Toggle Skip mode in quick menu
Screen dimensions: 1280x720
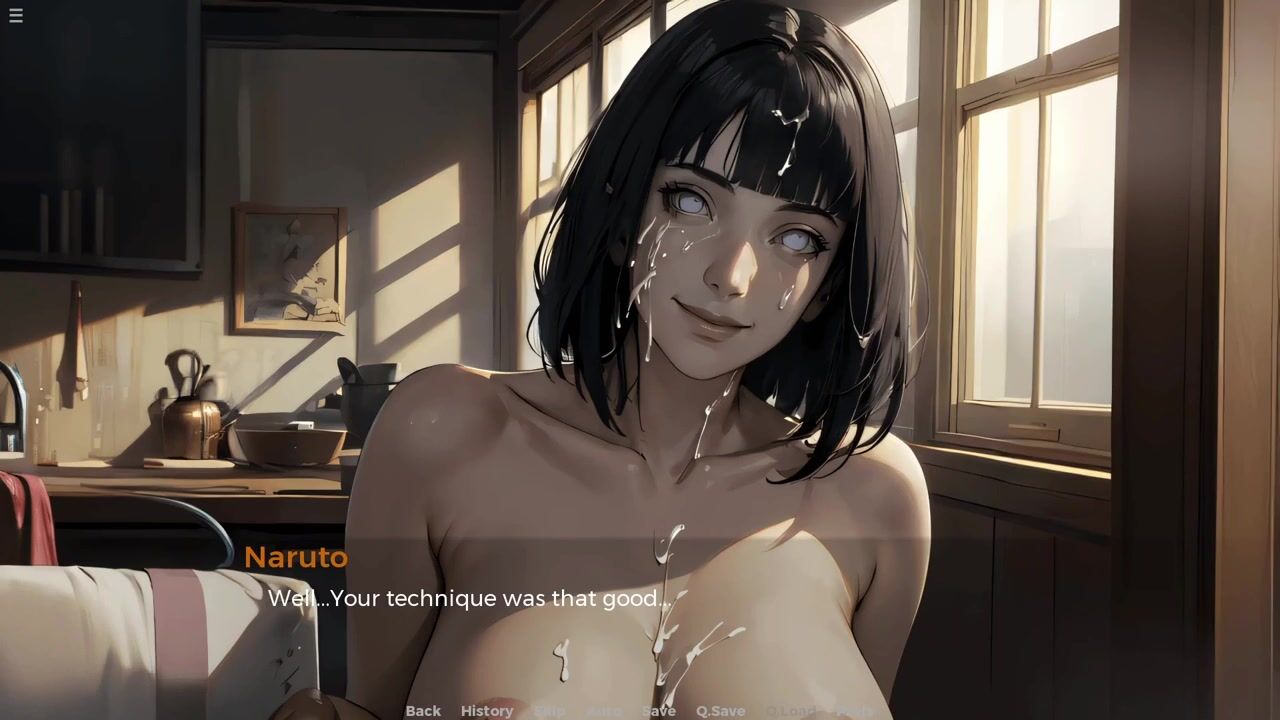pos(550,711)
